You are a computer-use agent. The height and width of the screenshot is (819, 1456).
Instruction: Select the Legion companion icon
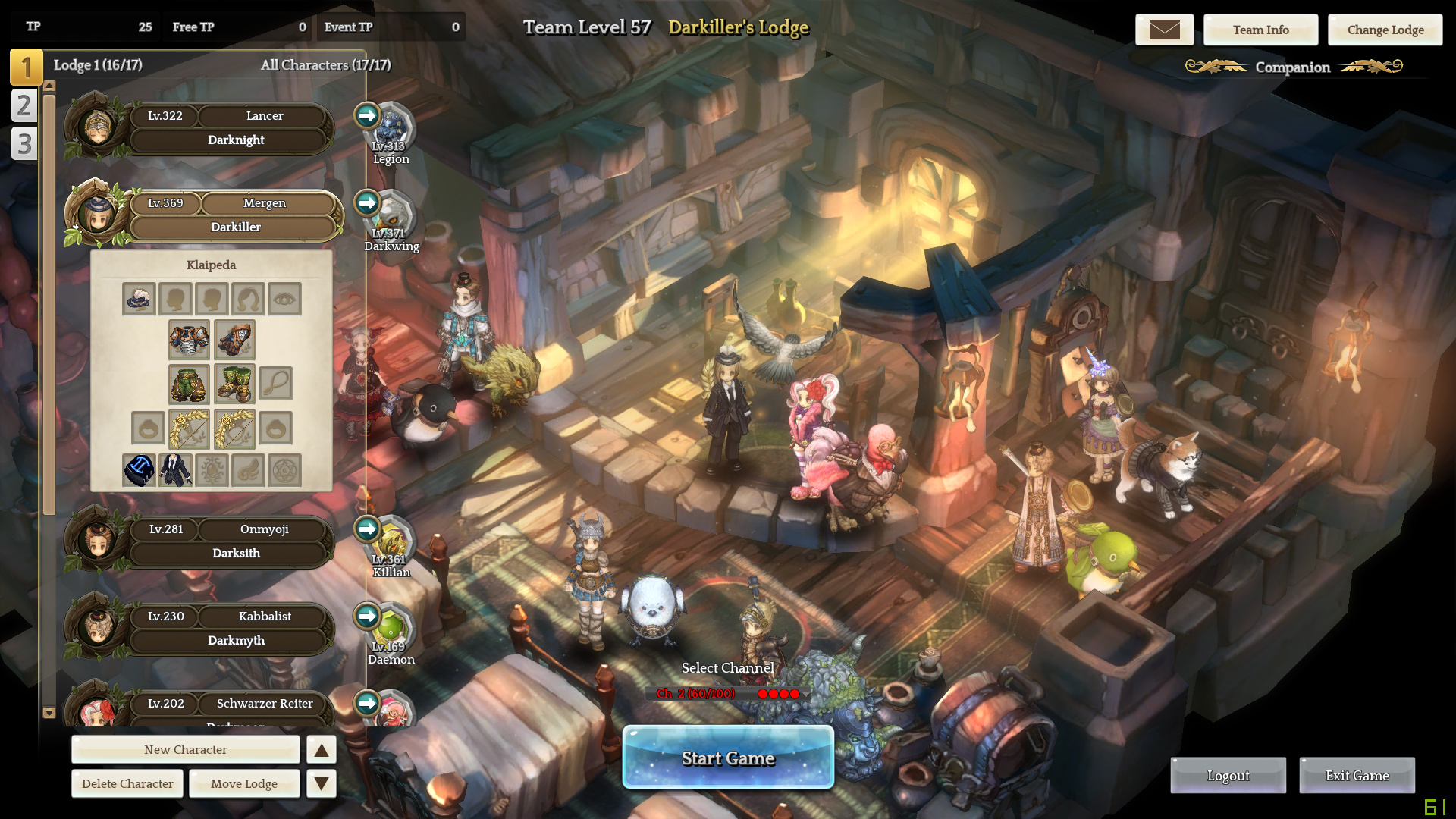(x=392, y=129)
